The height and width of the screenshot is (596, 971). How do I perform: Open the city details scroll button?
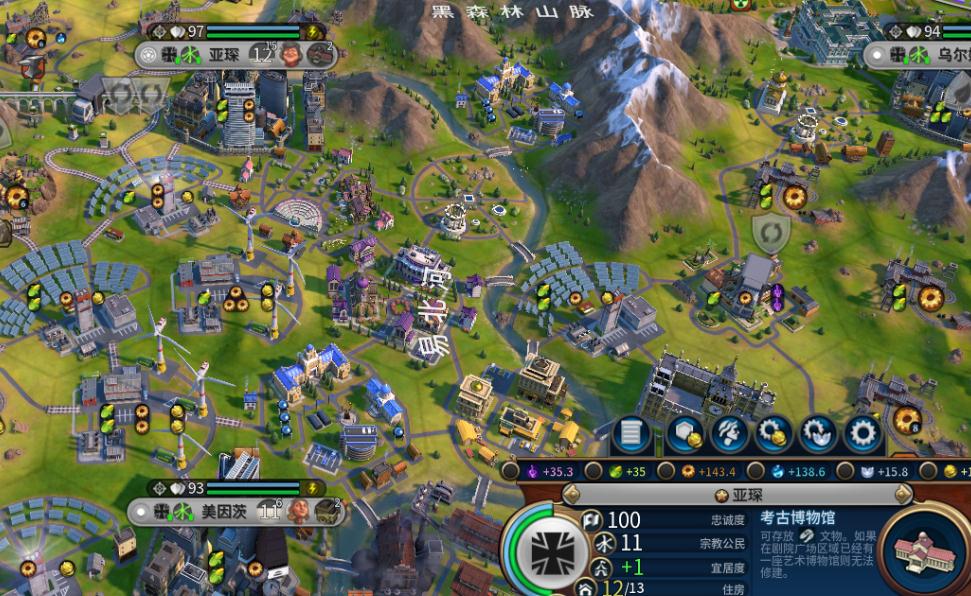631,434
